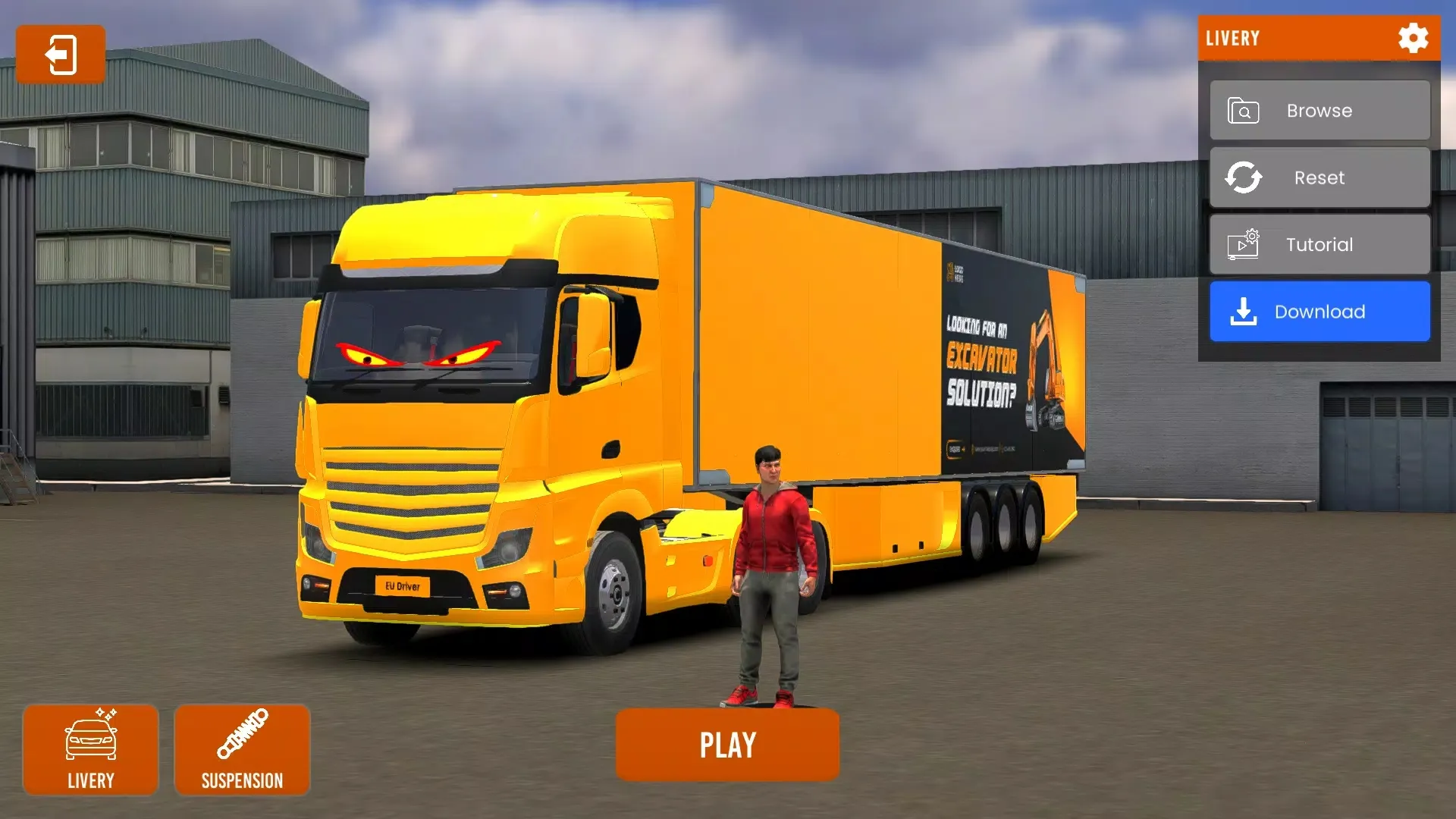This screenshot has height=819, width=1456.
Task: Reset the current truck livery
Action: (x=1319, y=177)
